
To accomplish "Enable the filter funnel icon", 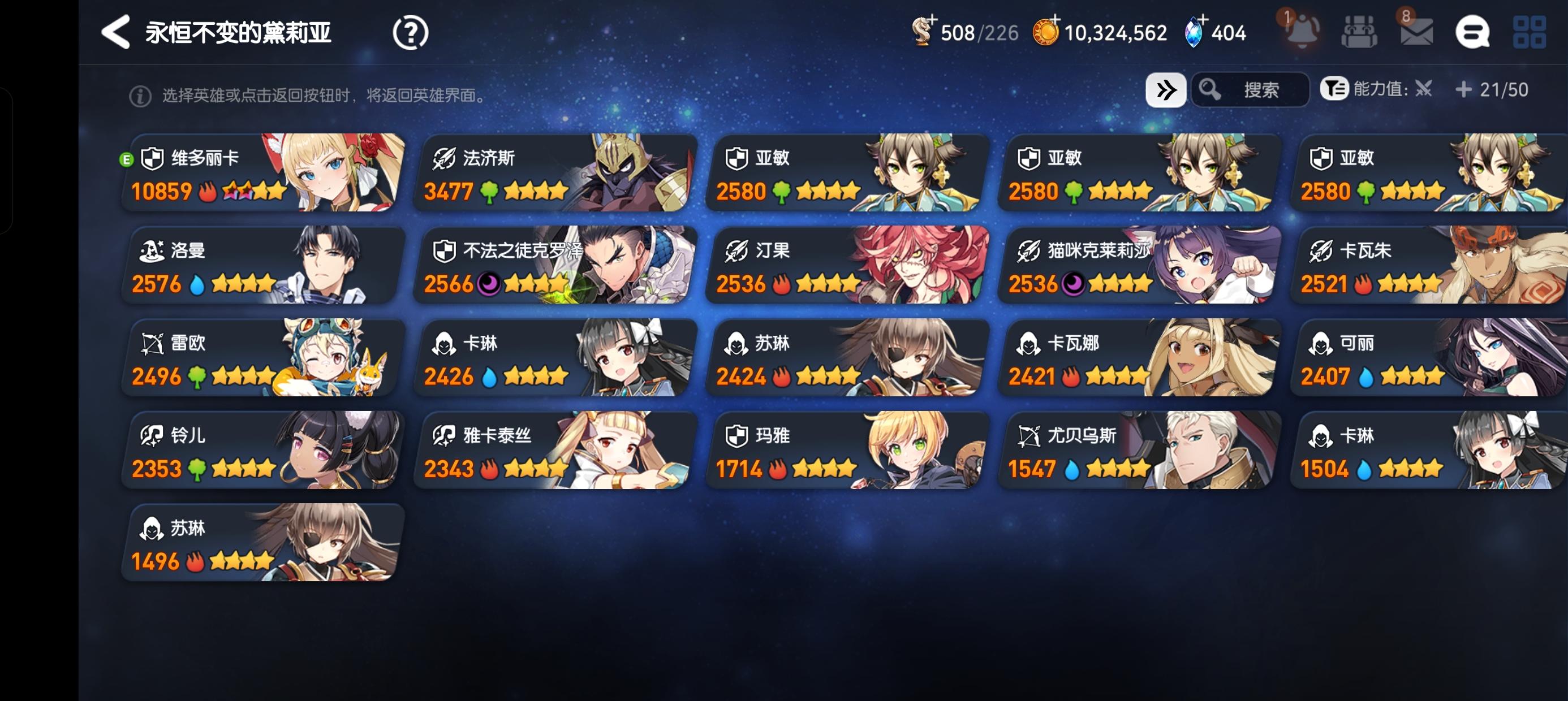I will tap(1336, 89).
